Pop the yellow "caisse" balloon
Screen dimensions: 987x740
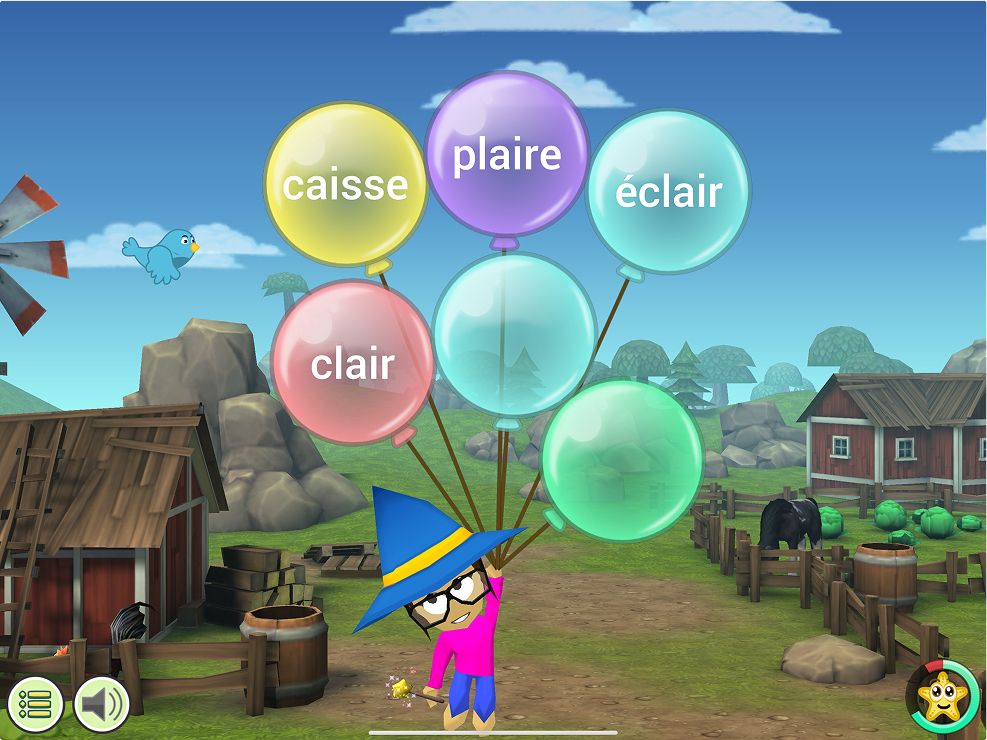345,185
